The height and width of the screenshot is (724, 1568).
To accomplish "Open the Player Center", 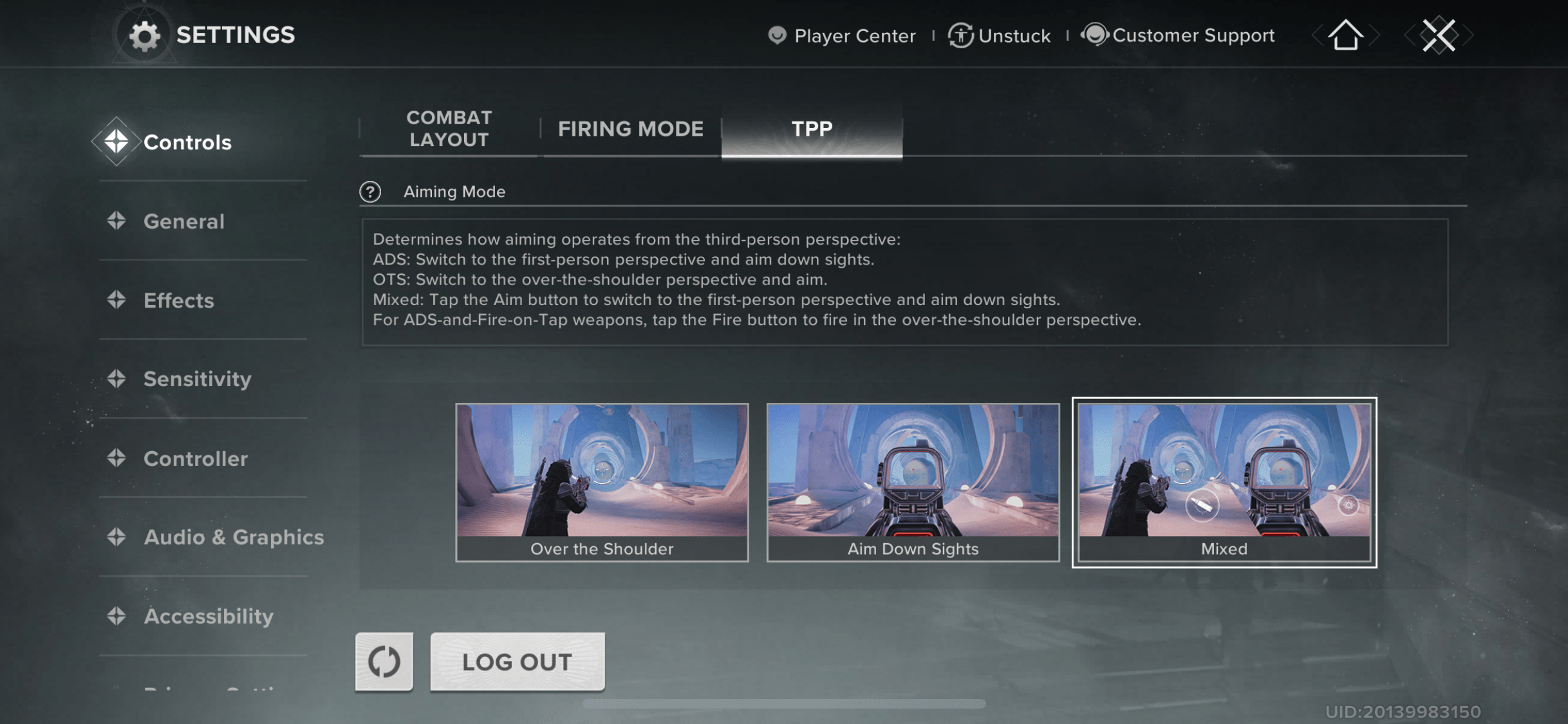I will pyautogui.click(x=842, y=35).
